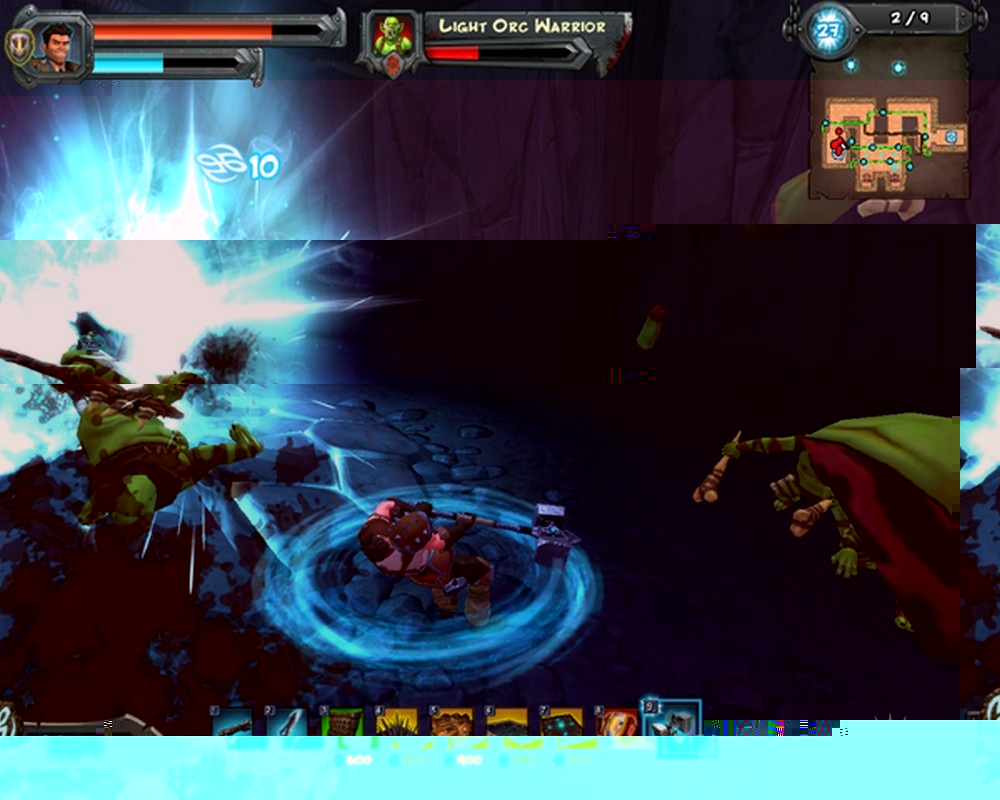Image resolution: width=1000 pixels, height=800 pixels.
Task: Equip the blade weapon in slot 2
Action: point(286,722)
